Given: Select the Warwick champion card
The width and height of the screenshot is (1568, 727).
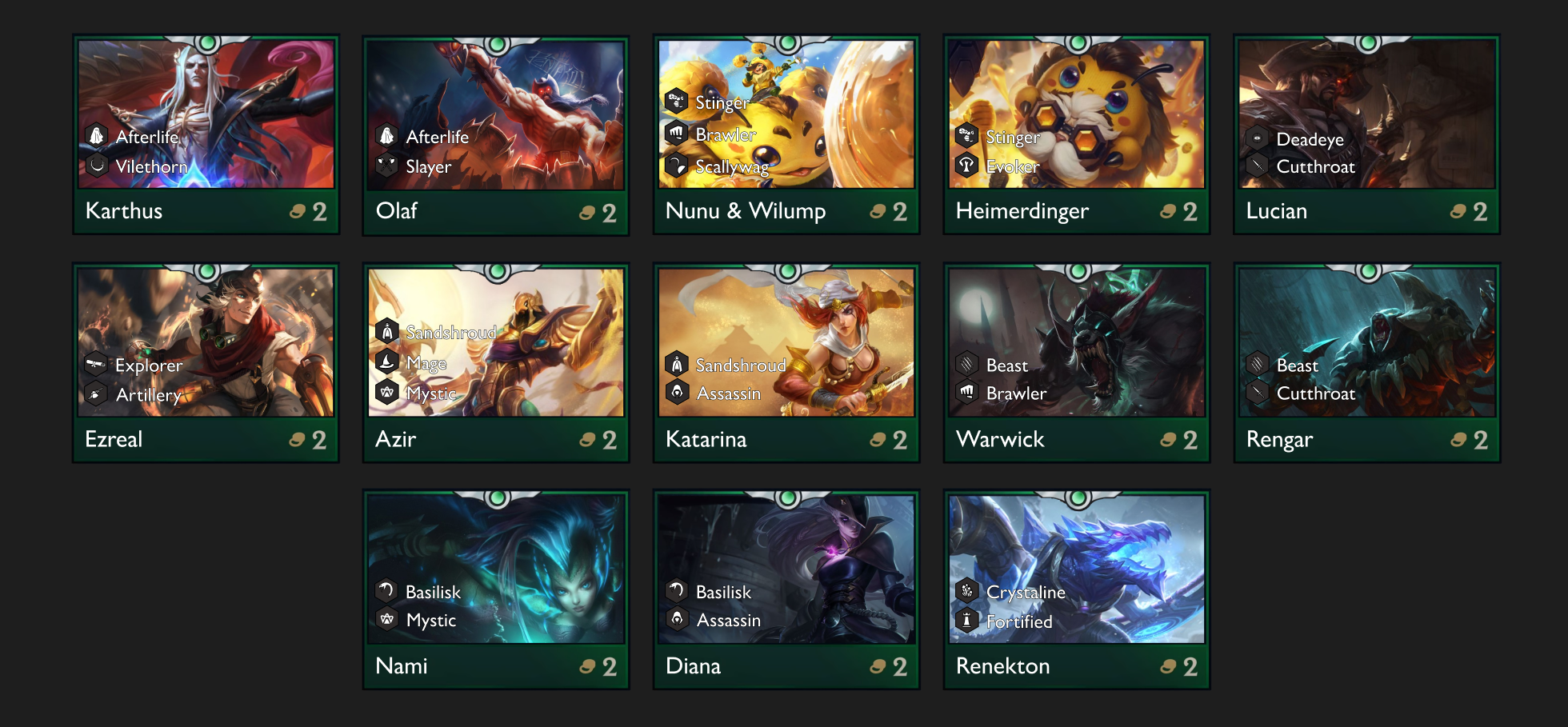Looking at the screenshot, I should coord(1077,362).
